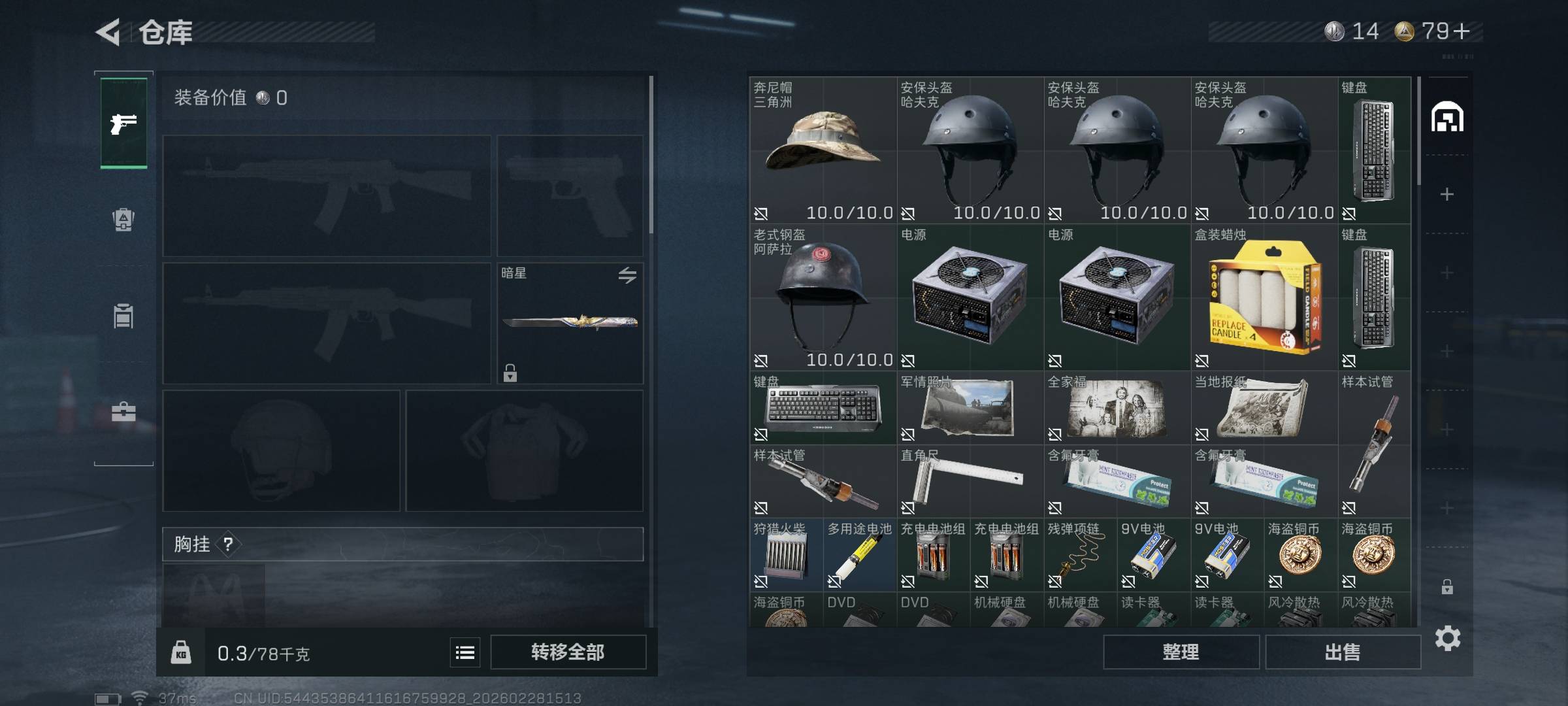Select the 直角尺 square ruler
The image size is (1568, 706).
pos(970,481)
